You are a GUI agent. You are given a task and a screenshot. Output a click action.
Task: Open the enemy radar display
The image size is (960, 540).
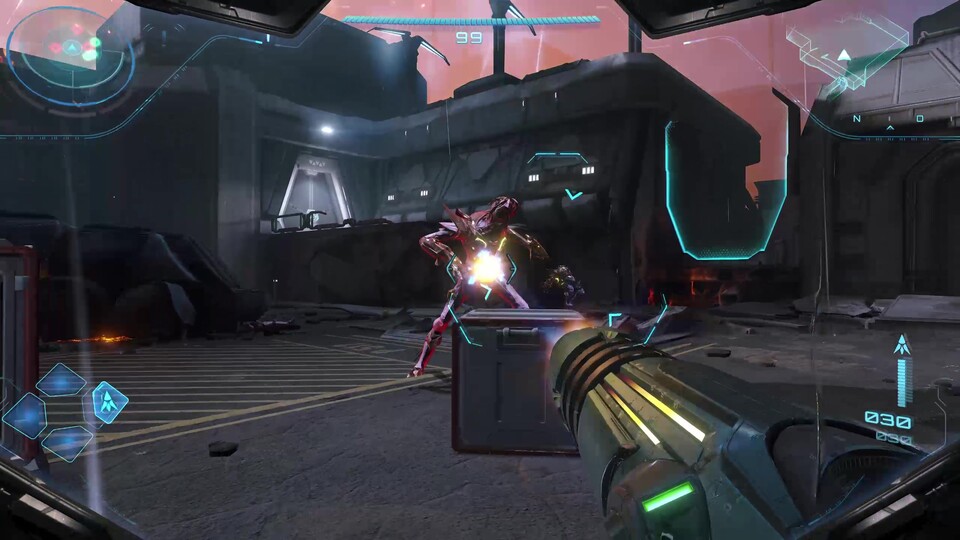click(x=71, y=52)
